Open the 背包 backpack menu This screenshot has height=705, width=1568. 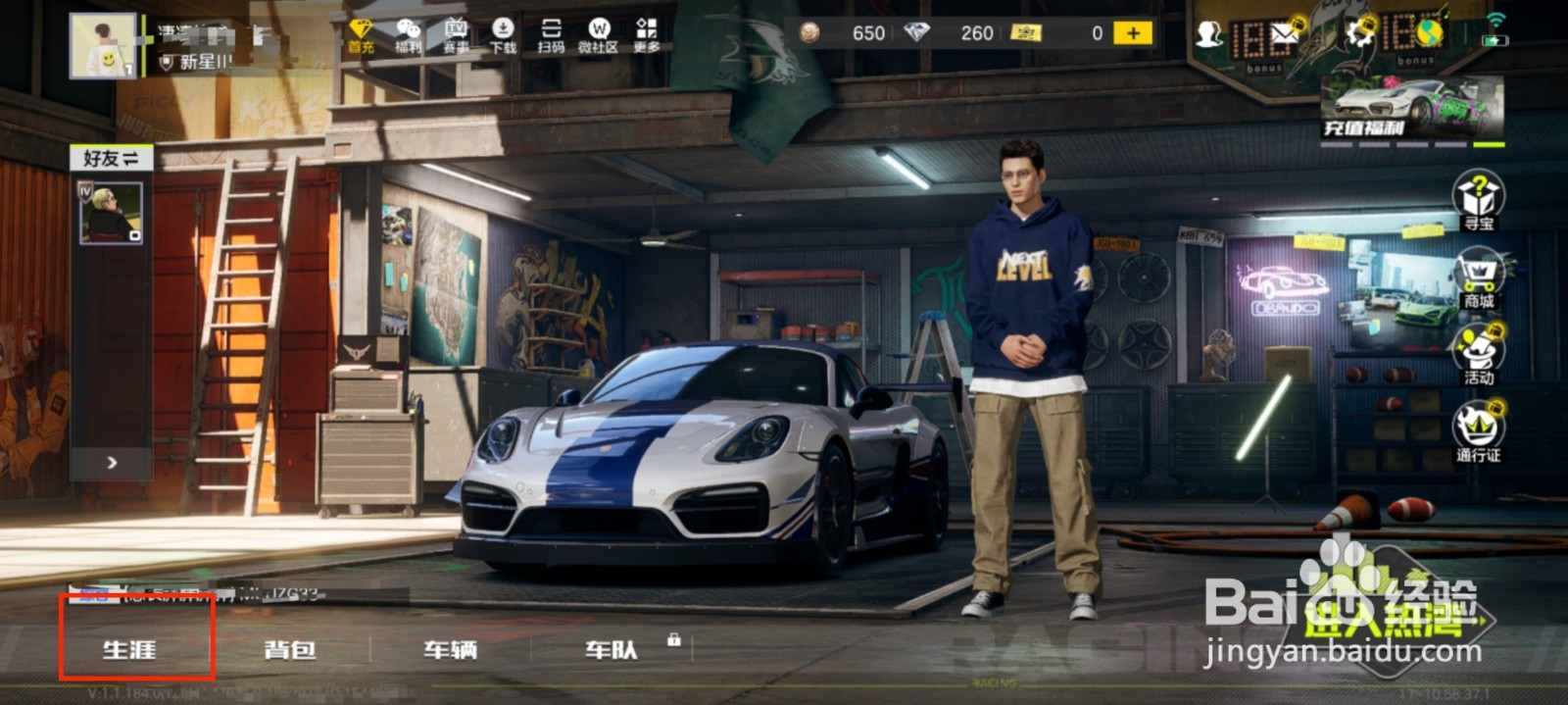click(x=290, y=648)
